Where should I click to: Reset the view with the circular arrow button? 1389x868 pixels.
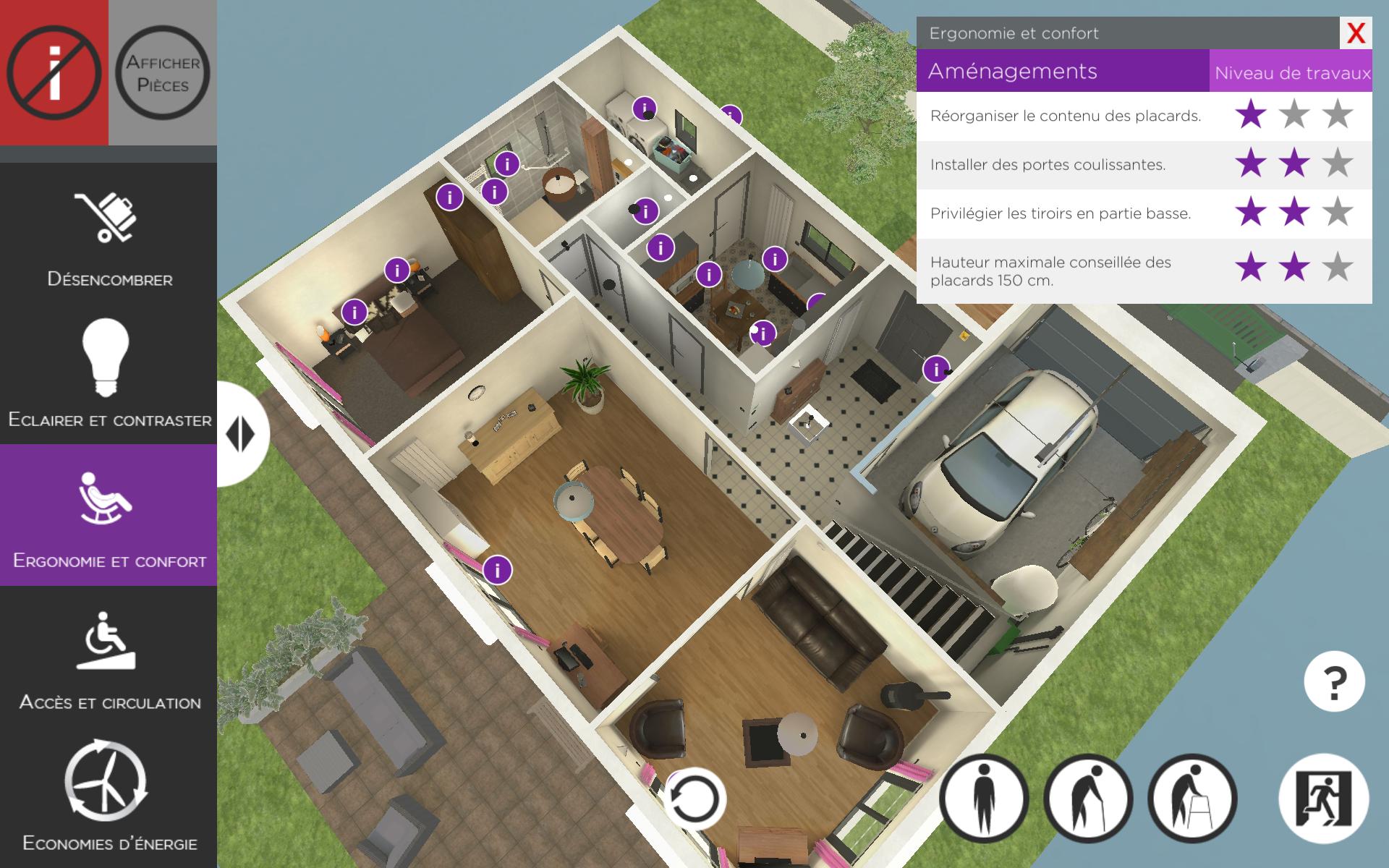694,799
